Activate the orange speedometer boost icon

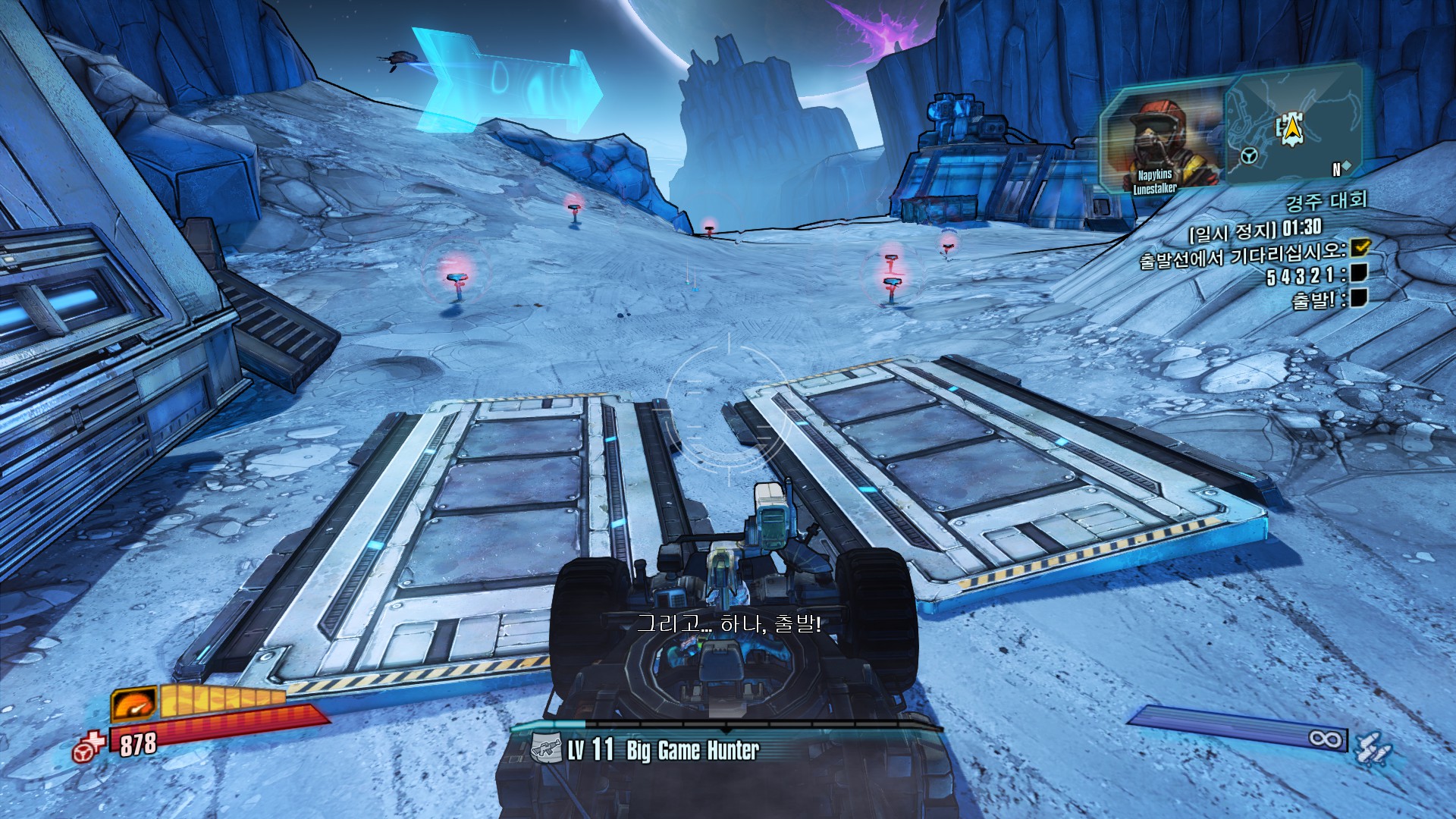coord(134,704)
